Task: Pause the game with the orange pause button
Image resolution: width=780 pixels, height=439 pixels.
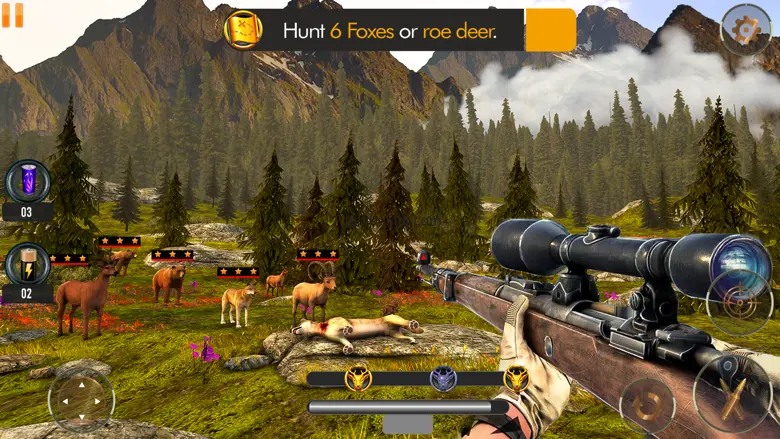Action: 12,13
